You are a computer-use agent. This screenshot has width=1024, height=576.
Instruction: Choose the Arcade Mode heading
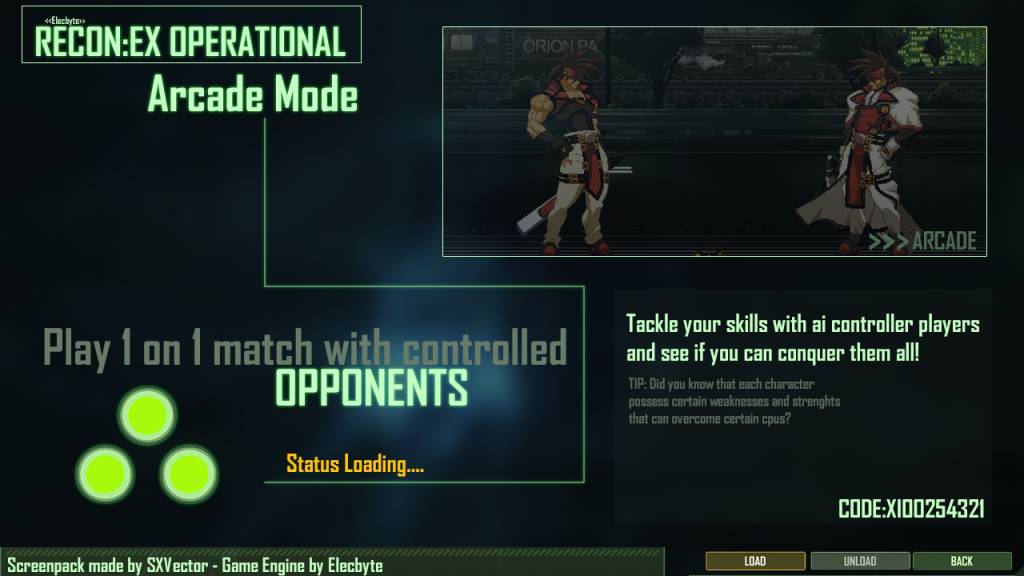253,97
